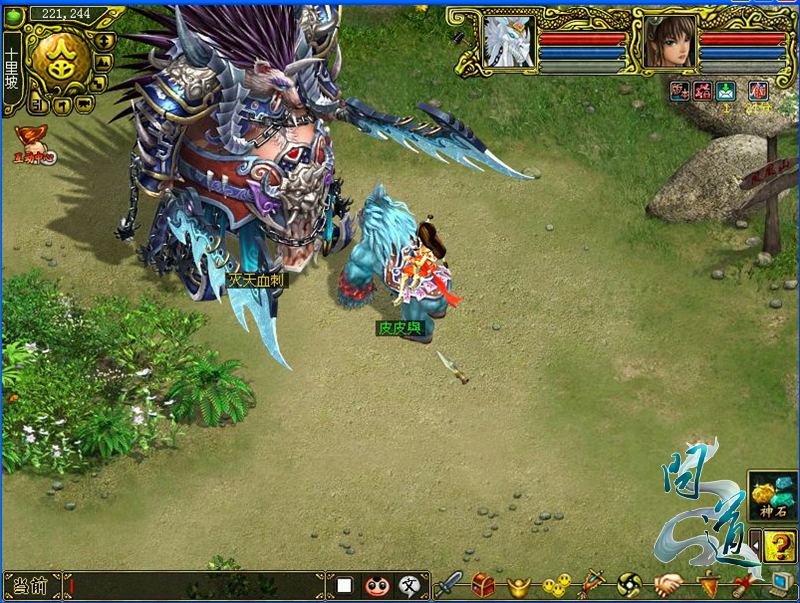Open the 神石 divine stone shop
Screen dimensions: 800x603
pyautogui.click(x=772, y=495)
